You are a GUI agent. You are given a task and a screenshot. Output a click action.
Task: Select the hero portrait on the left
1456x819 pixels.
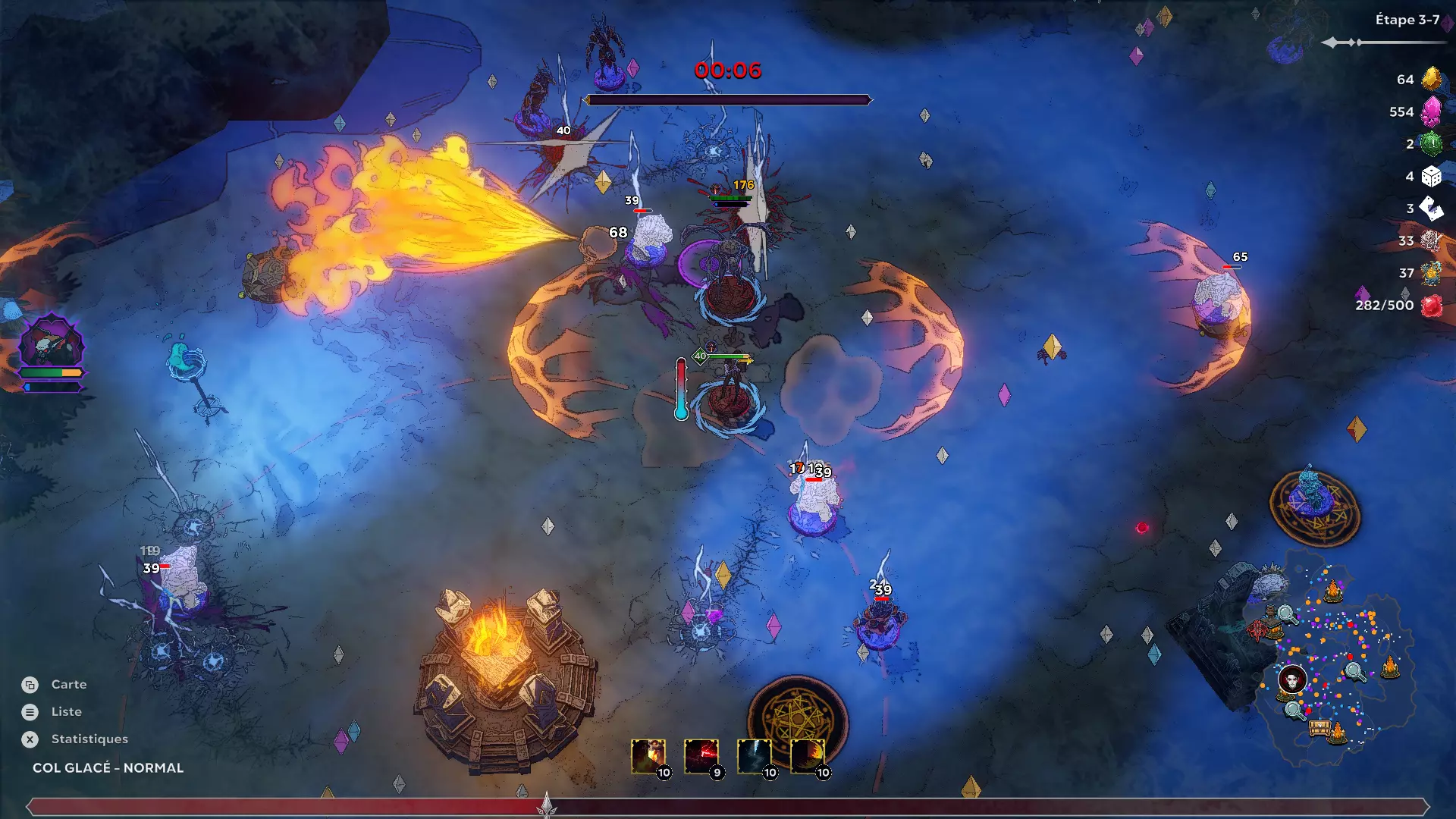51,343
